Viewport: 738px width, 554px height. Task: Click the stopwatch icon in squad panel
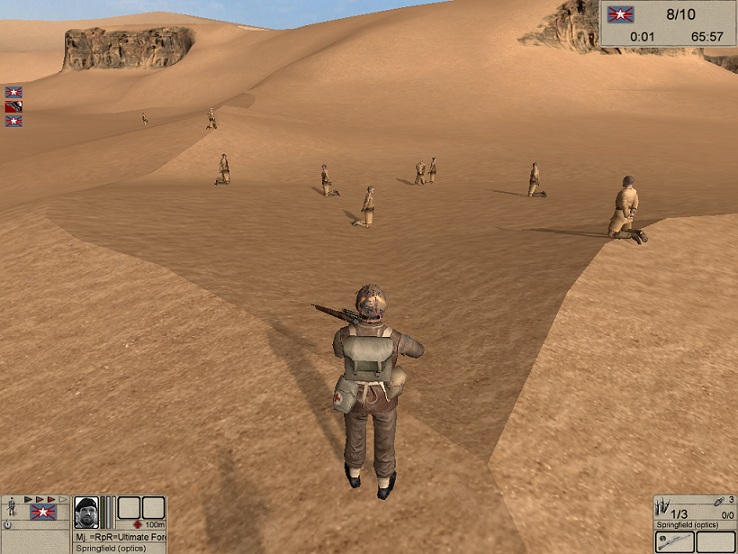tap(8, 525)
